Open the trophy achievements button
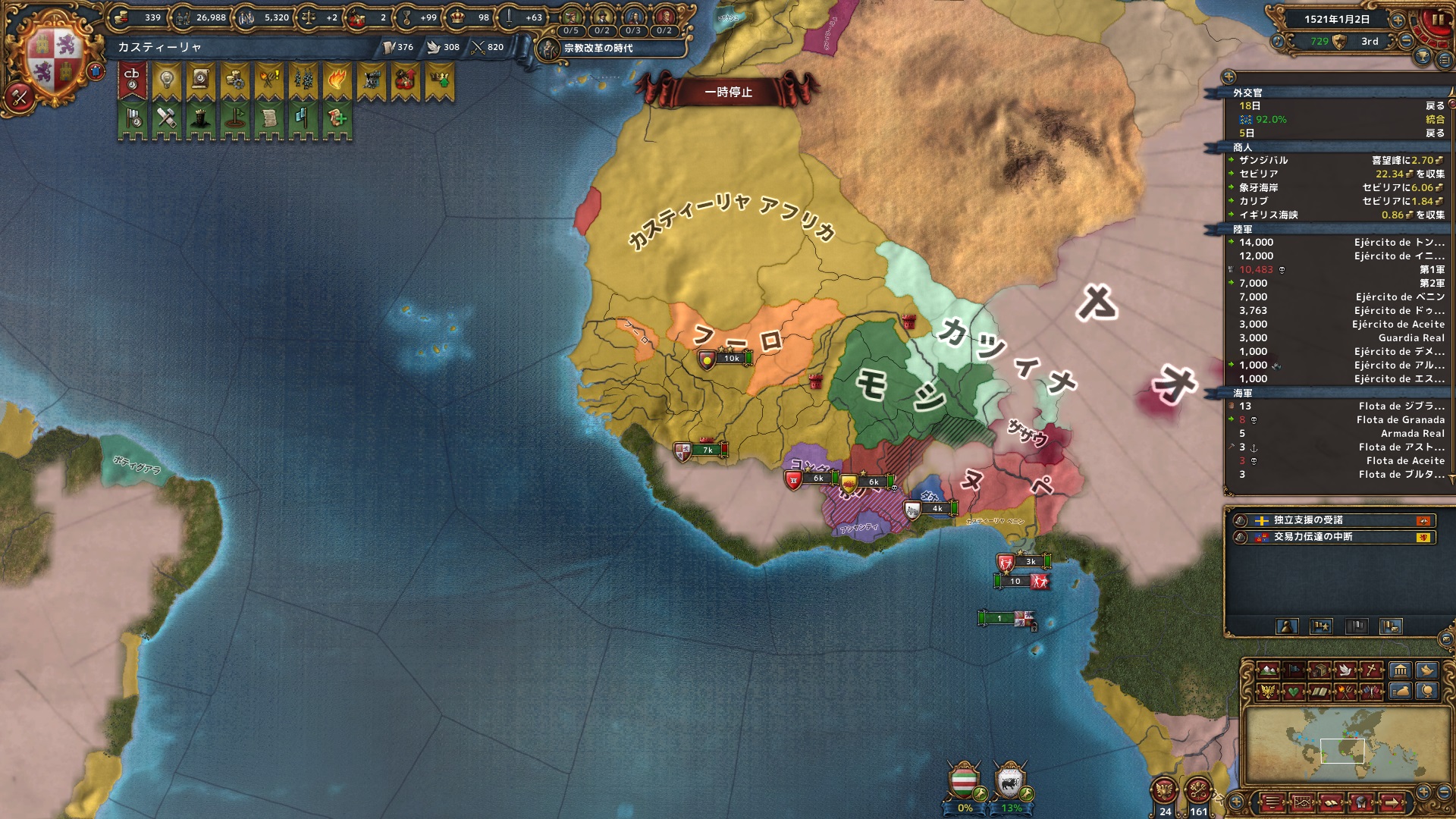The width and height of the screenshot is (1456, 819). tap(1423, 57)
